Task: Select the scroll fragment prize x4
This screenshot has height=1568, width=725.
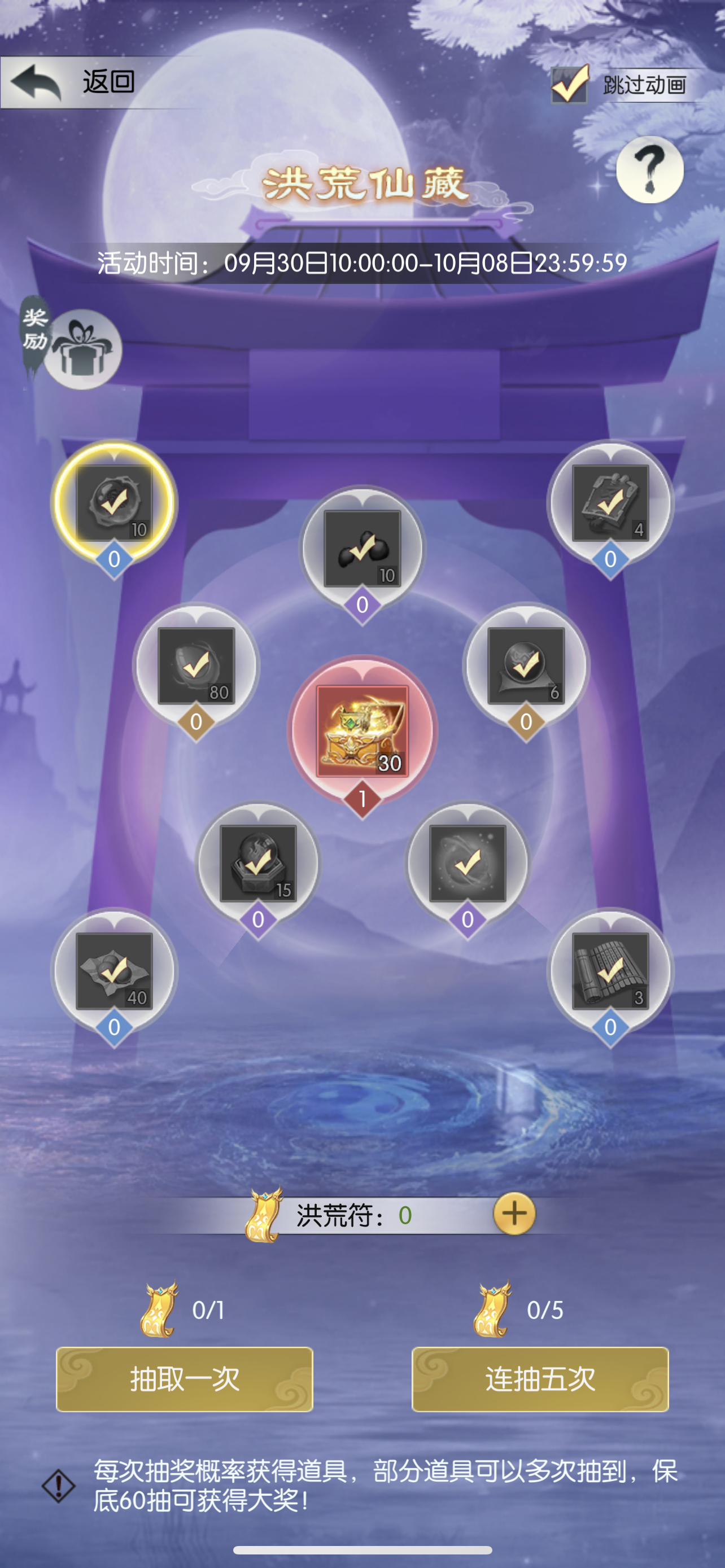Action: pyautogui.click(x=610, y=503)
